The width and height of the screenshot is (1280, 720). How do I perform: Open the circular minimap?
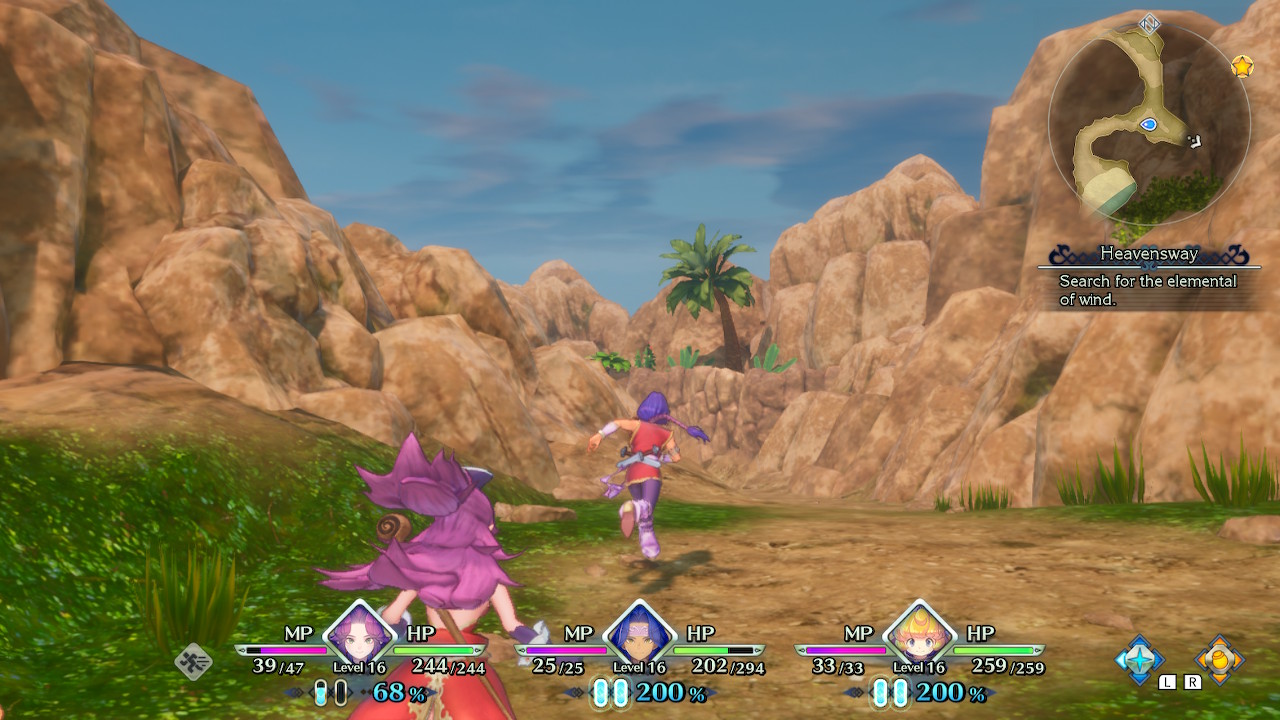coord(1149,123)
